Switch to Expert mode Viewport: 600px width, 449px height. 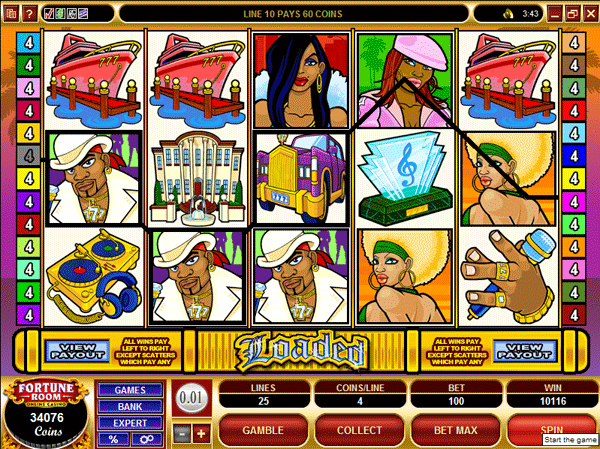tap(131, 423)
